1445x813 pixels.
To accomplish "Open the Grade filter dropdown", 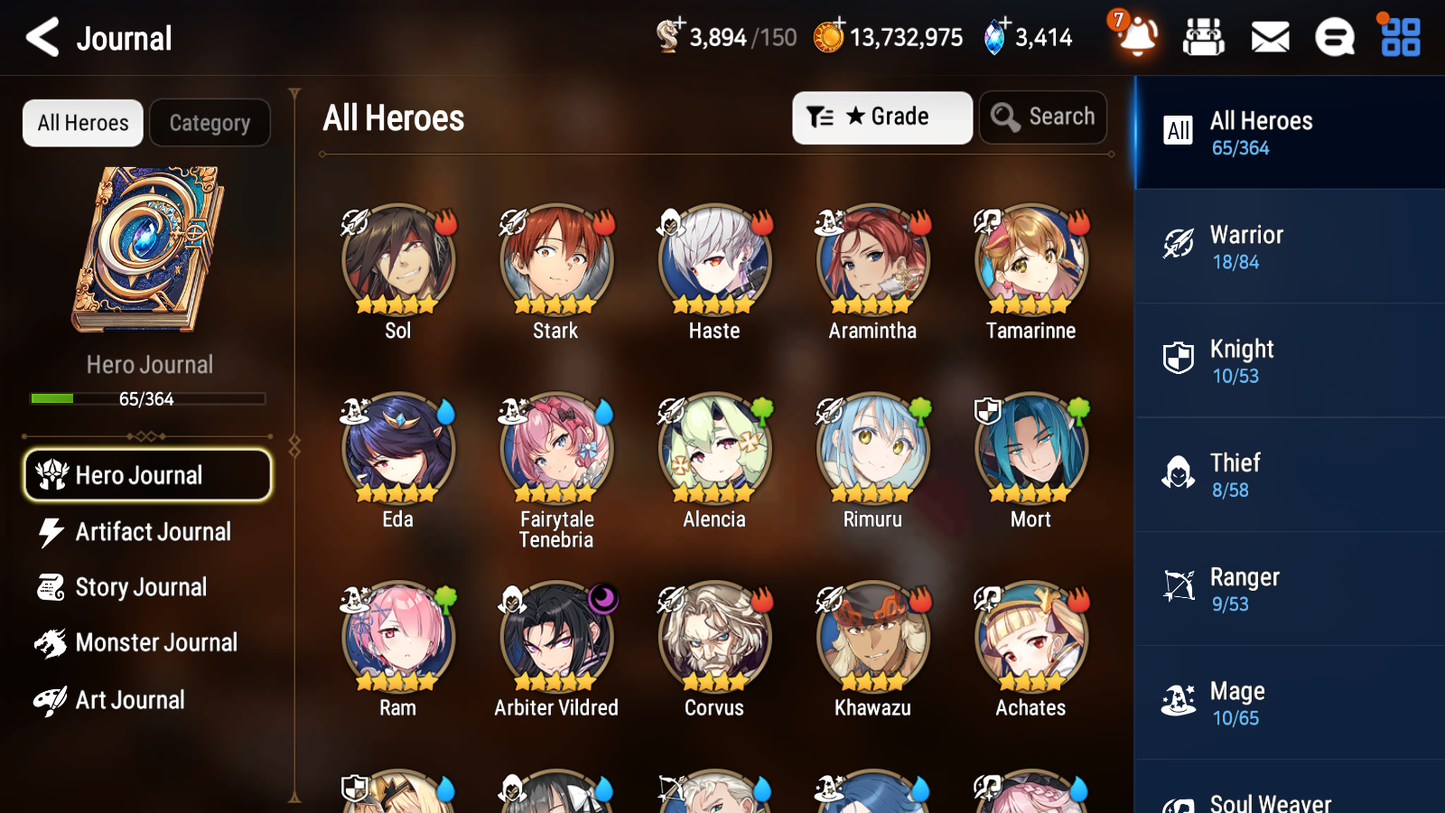I will pyautogui.click(x=882, y=117).
